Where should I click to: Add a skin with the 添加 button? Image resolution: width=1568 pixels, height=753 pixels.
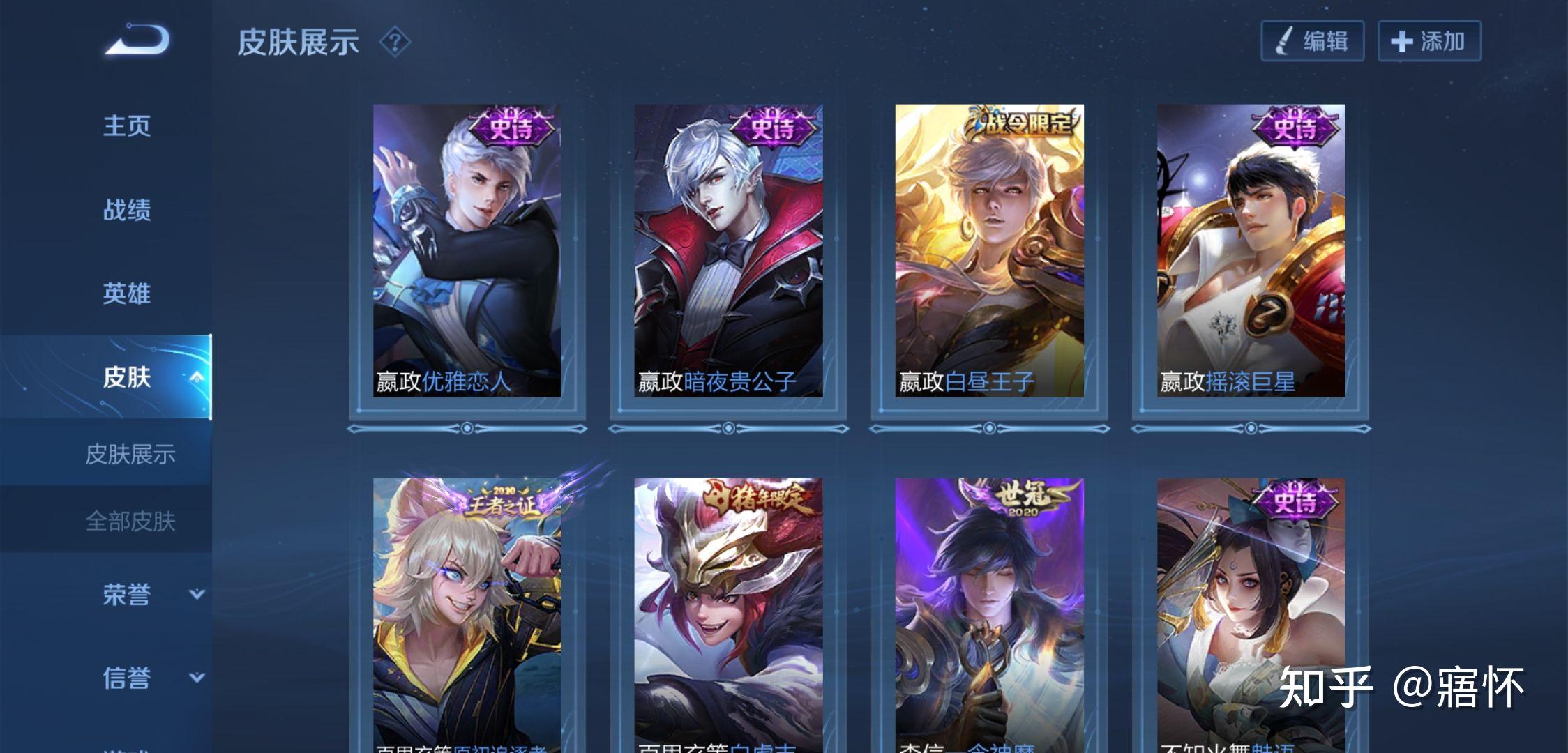(1428, 41)
